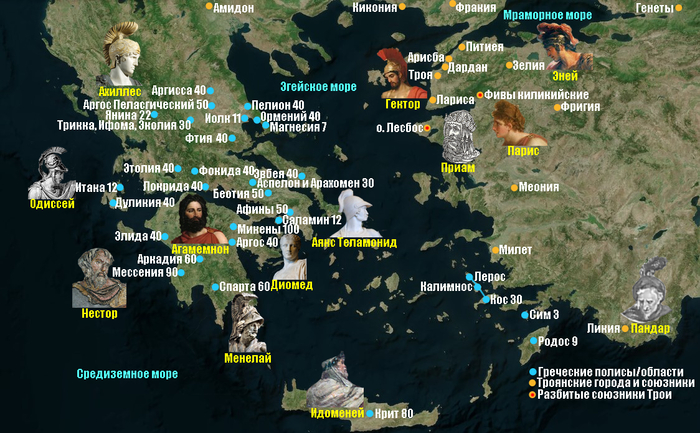Select the Ахиллес hero portrait
This screenshot has height=433, width=700.
(x=124, y=57)
